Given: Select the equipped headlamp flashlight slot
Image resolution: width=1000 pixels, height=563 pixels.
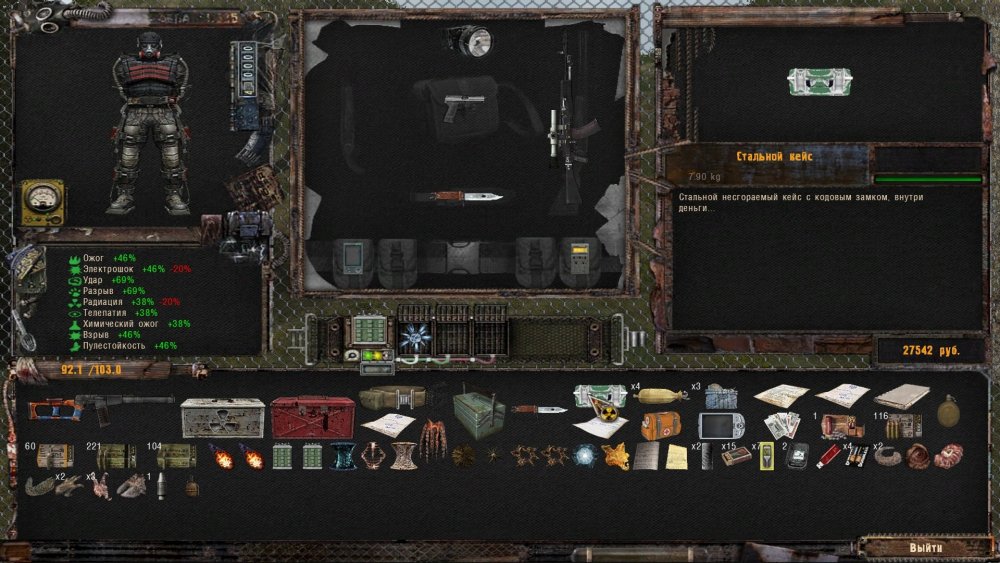Looking at the screenshot, I should point(469,41).
